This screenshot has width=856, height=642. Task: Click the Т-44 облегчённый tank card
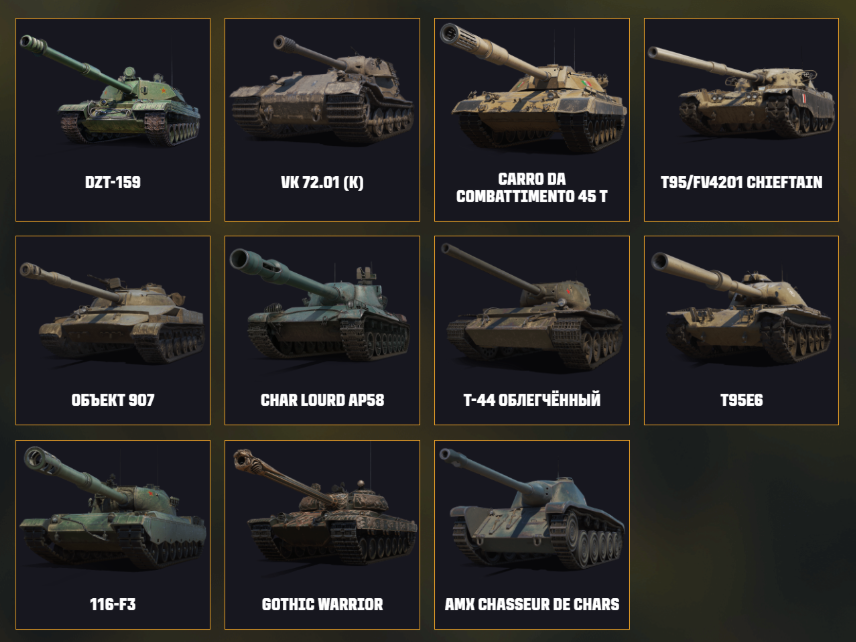(532, 330)
